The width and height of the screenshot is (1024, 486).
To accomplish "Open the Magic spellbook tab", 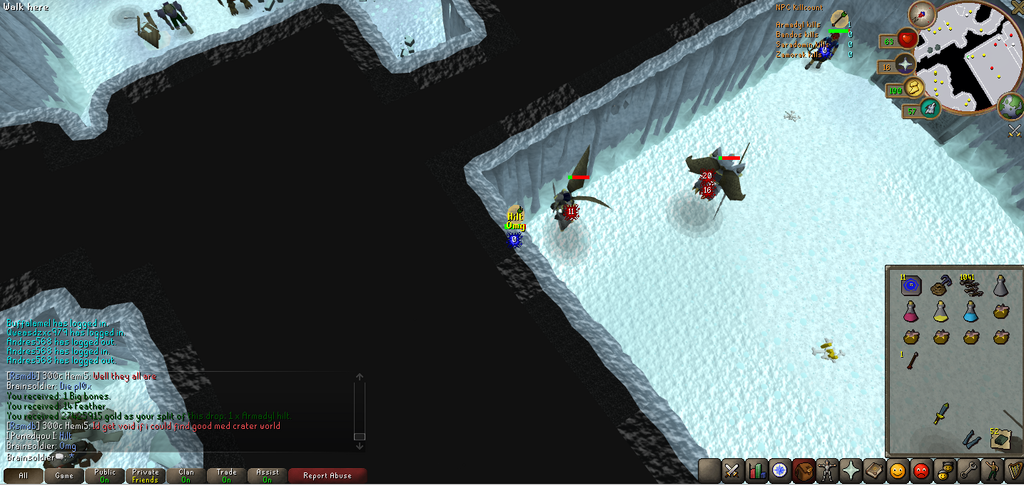I will 874,470.
